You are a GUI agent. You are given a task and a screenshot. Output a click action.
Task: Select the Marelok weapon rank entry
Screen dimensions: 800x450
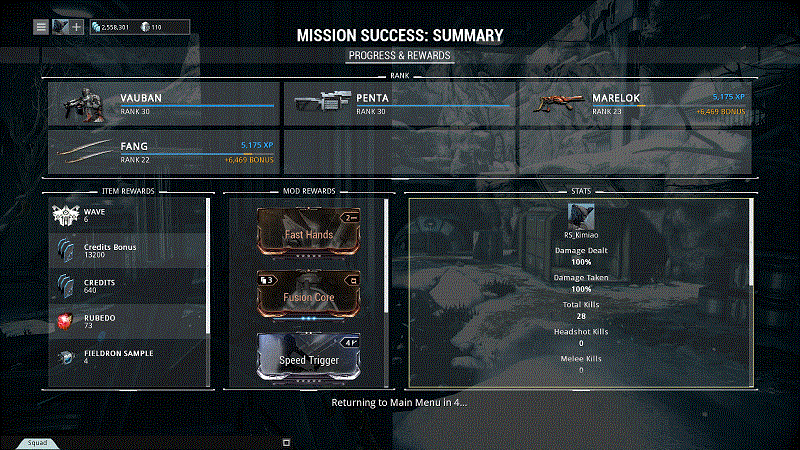[x=634, y=104]
